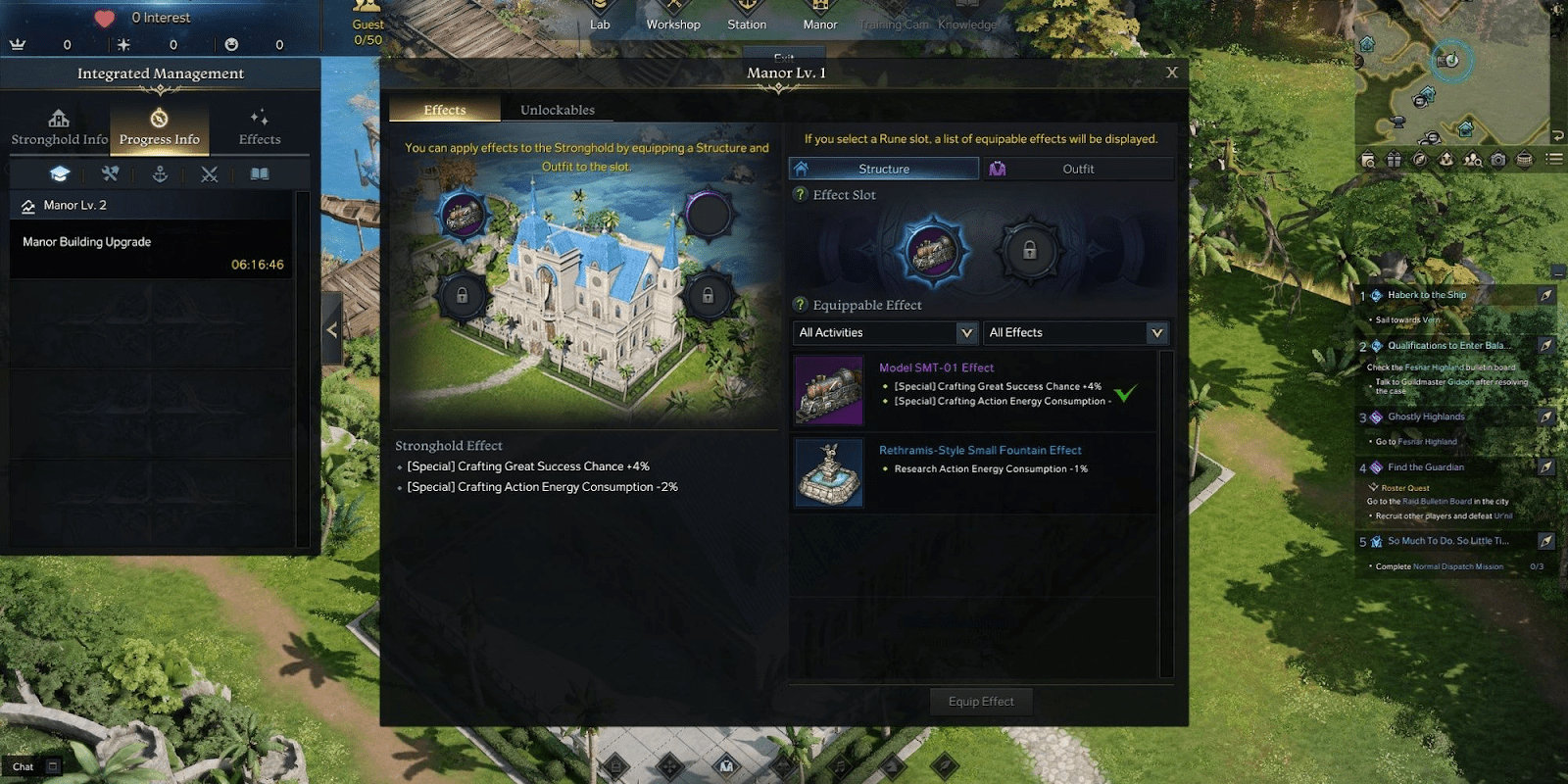Switch to the Unlockables tab
This screenshot has width=1568, height=784.
[557, 110]
